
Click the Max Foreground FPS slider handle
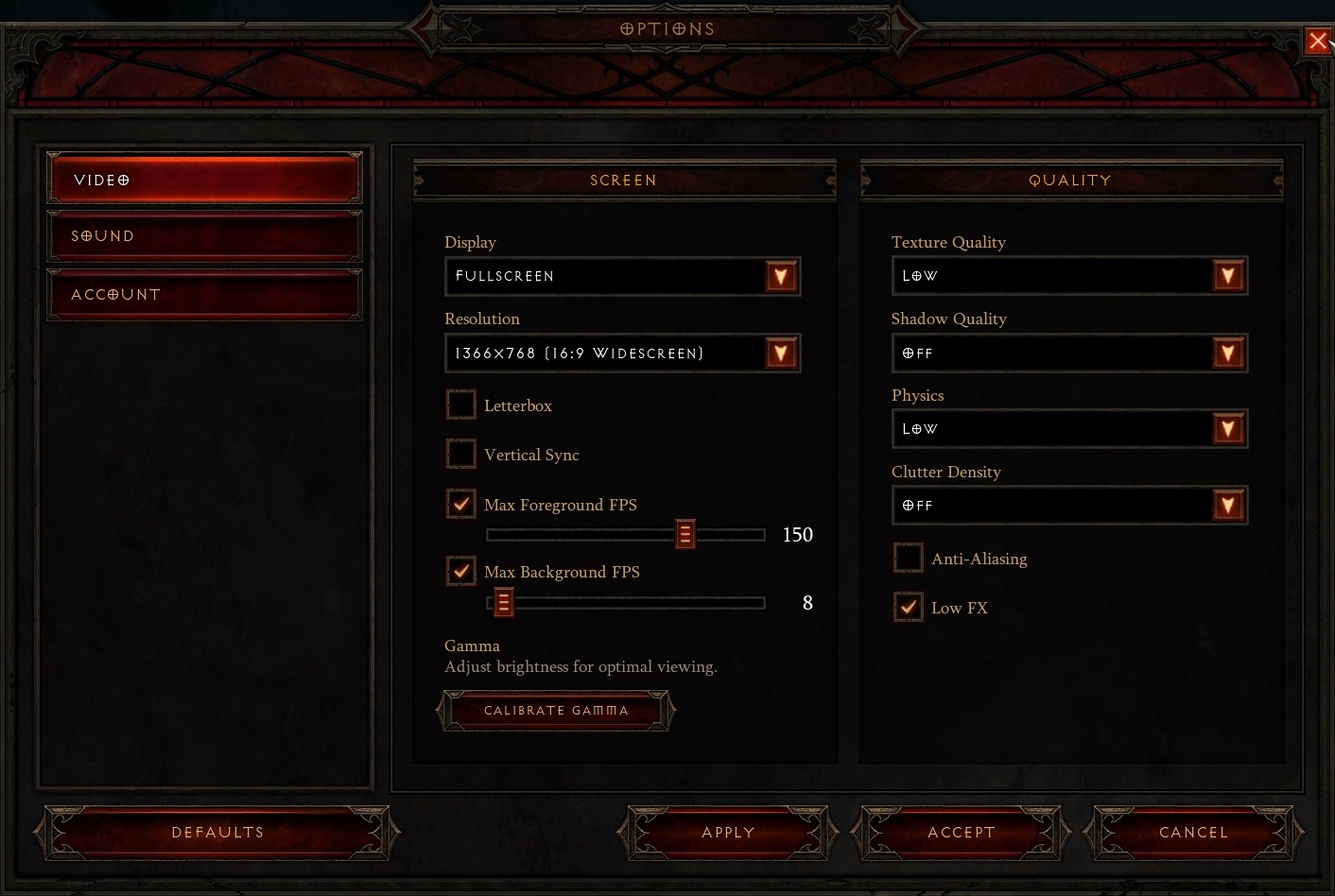[685, 535]
